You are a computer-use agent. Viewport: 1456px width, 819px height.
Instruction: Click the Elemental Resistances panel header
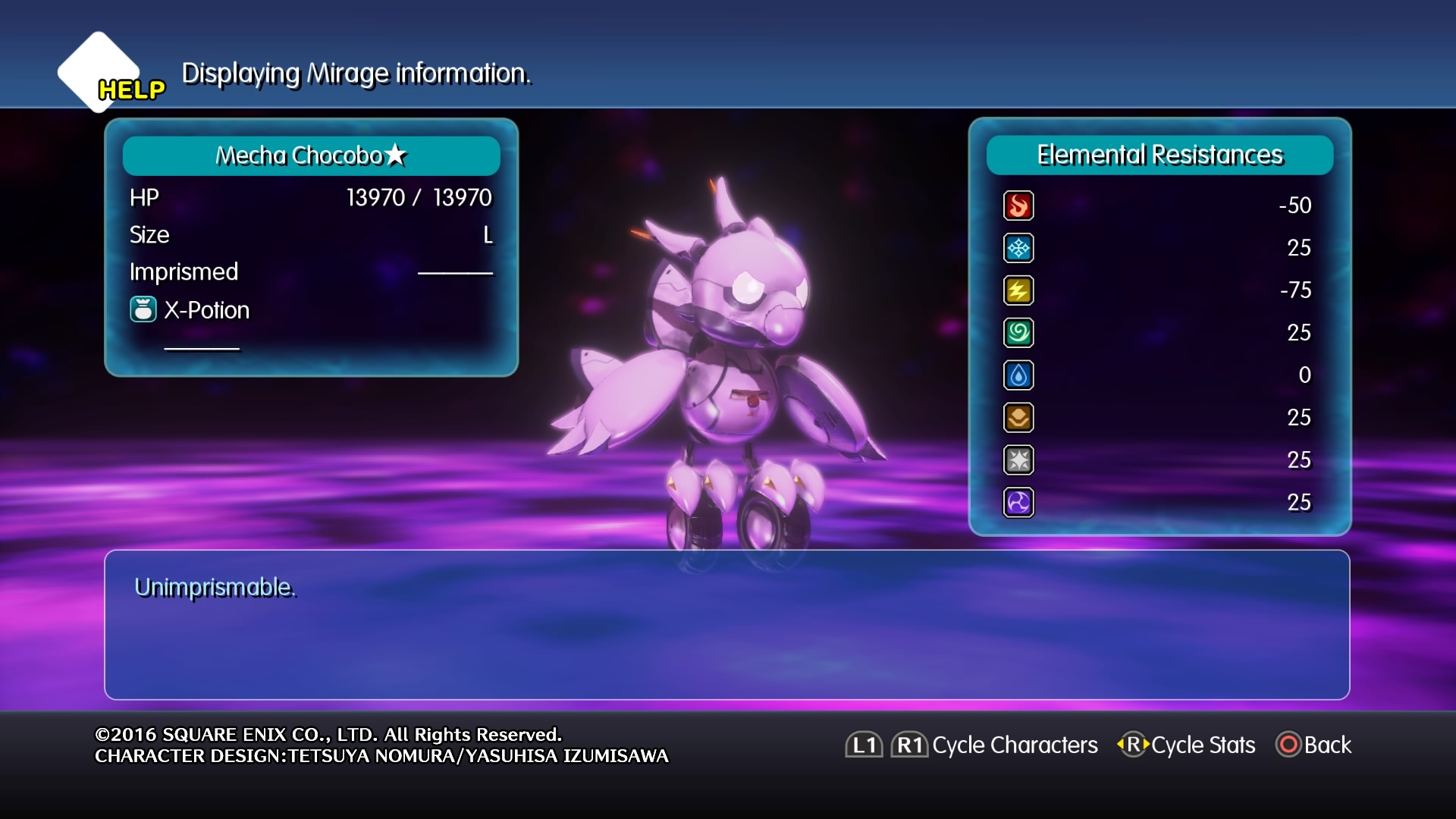coord(1159,155)
